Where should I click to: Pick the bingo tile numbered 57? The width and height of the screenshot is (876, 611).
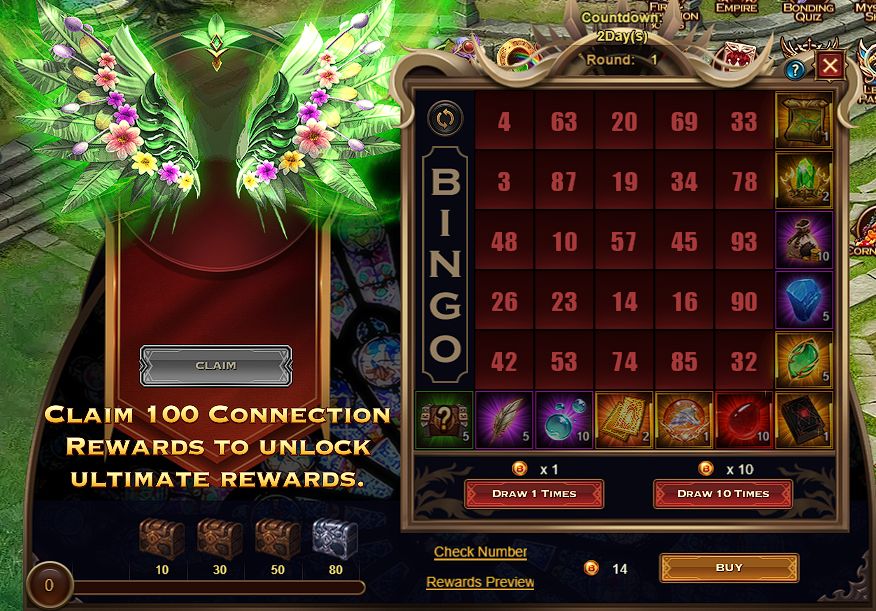point(624,242)
